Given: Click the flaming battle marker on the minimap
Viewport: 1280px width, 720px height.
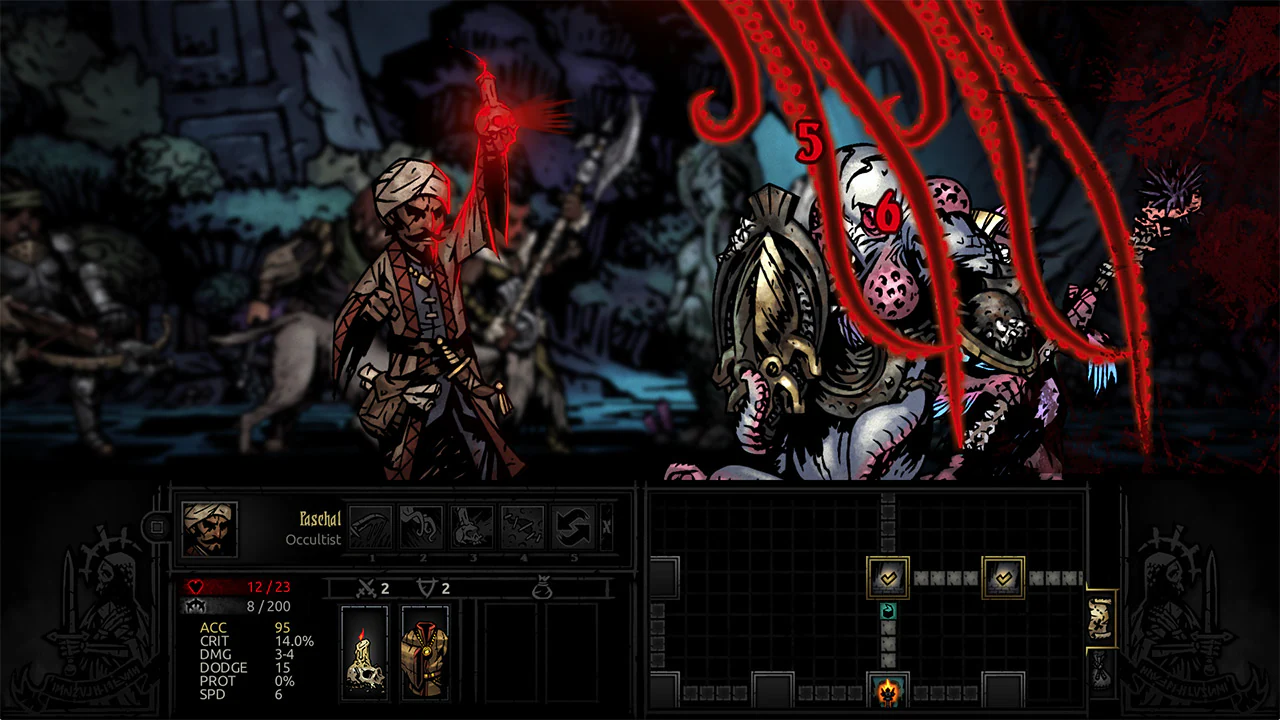Looking at the screenshot, I should (886, 688).
